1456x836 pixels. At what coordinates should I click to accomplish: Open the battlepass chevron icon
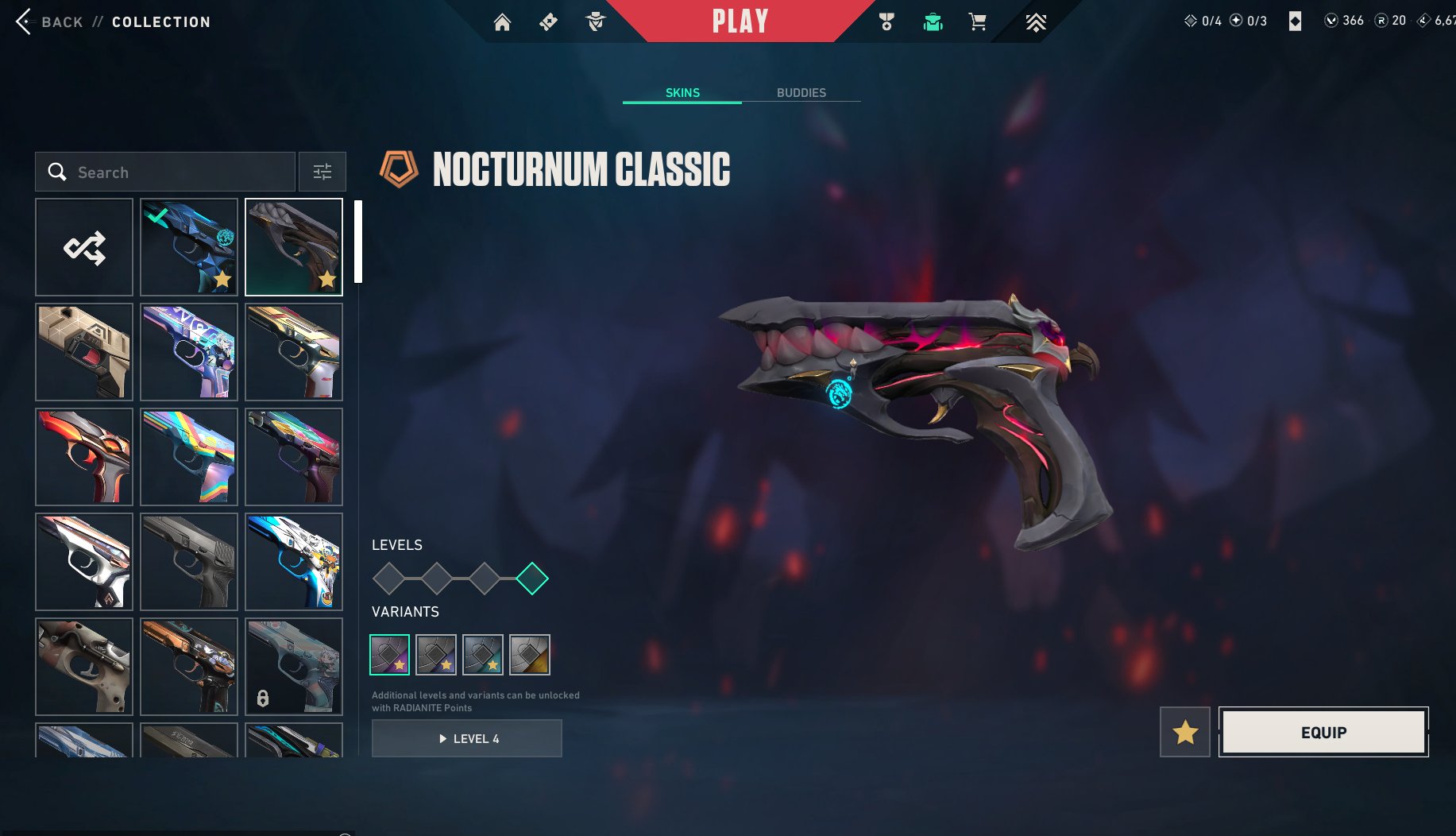[1035, 22]
